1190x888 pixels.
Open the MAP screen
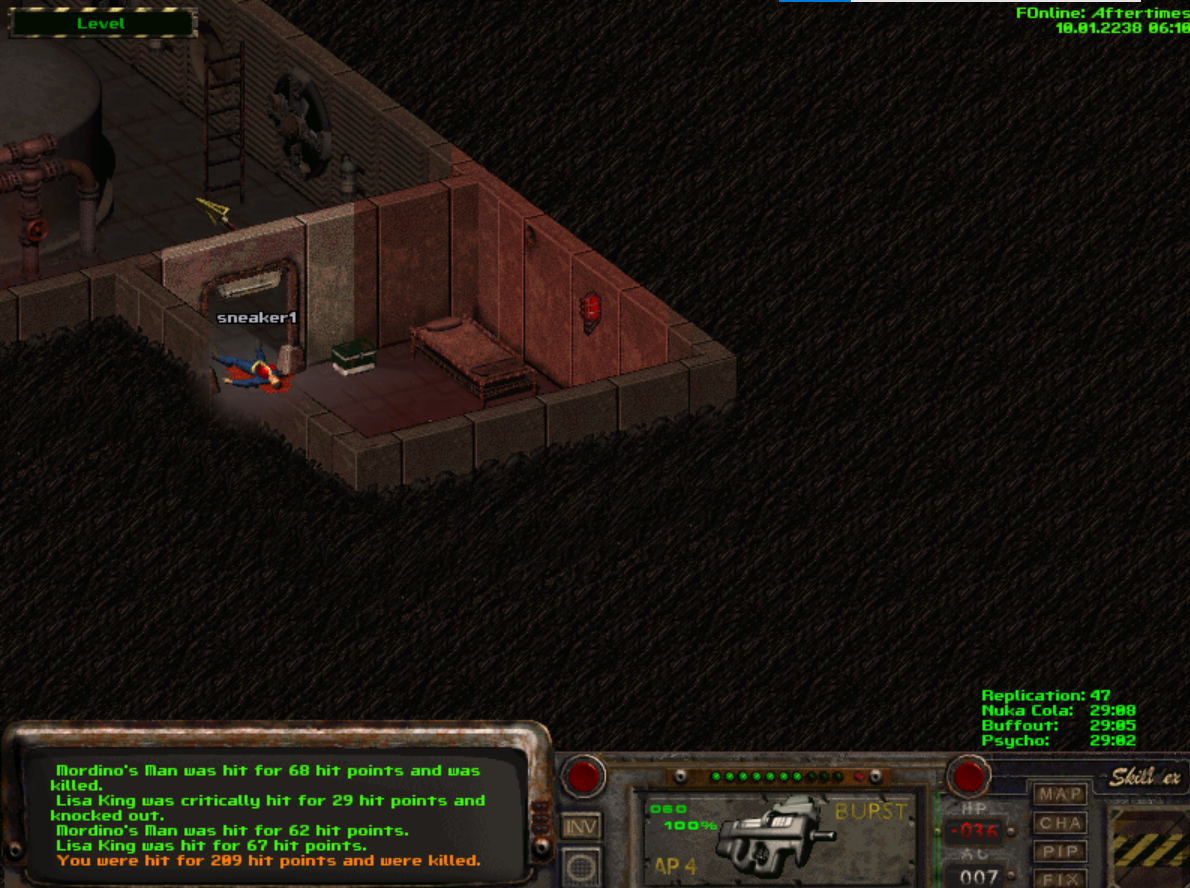(1060, 795)
